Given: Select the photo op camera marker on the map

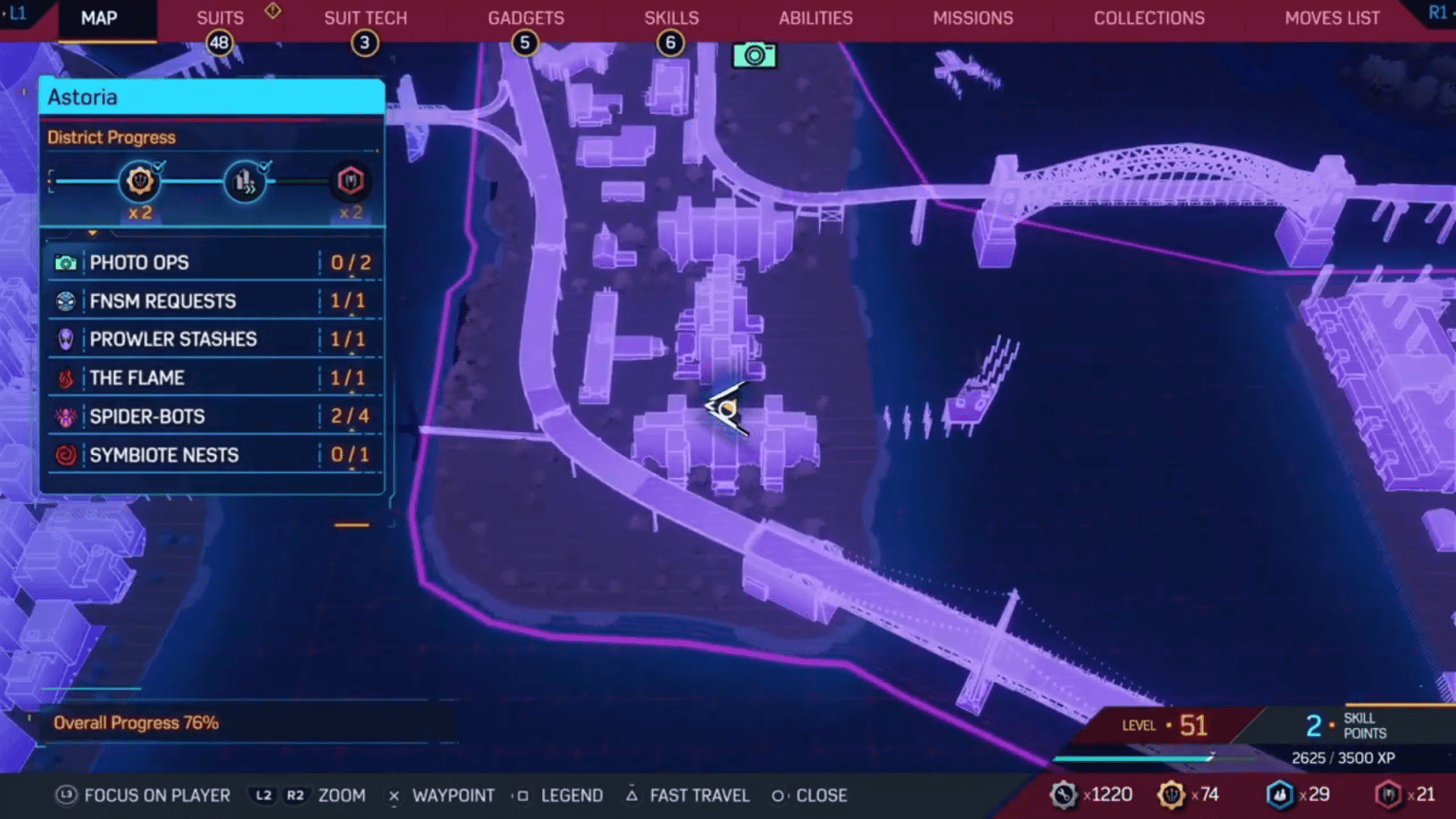Looking at the screenshot, I should pos(755,56).
